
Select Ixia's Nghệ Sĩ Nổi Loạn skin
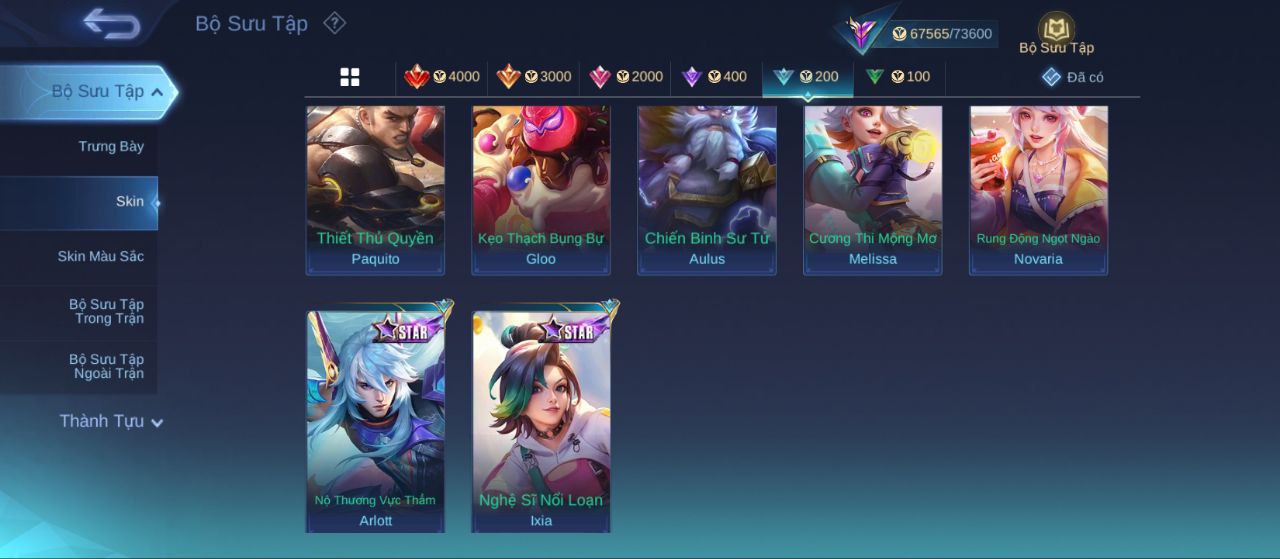point(541,420)
